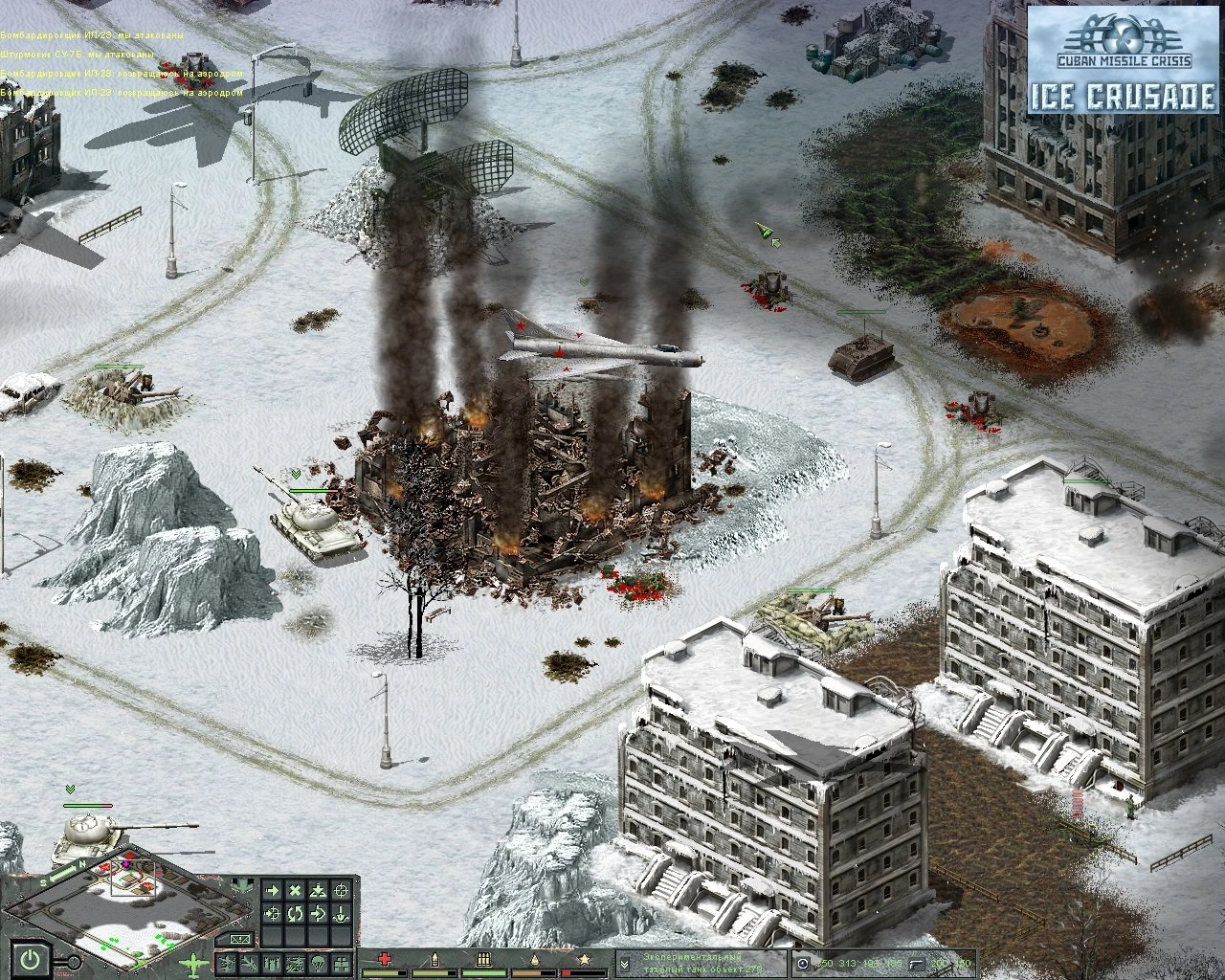This screenshot has height=980, width=1225.
Task: Open the last aviation panel icon
Action: coord(341,962)
